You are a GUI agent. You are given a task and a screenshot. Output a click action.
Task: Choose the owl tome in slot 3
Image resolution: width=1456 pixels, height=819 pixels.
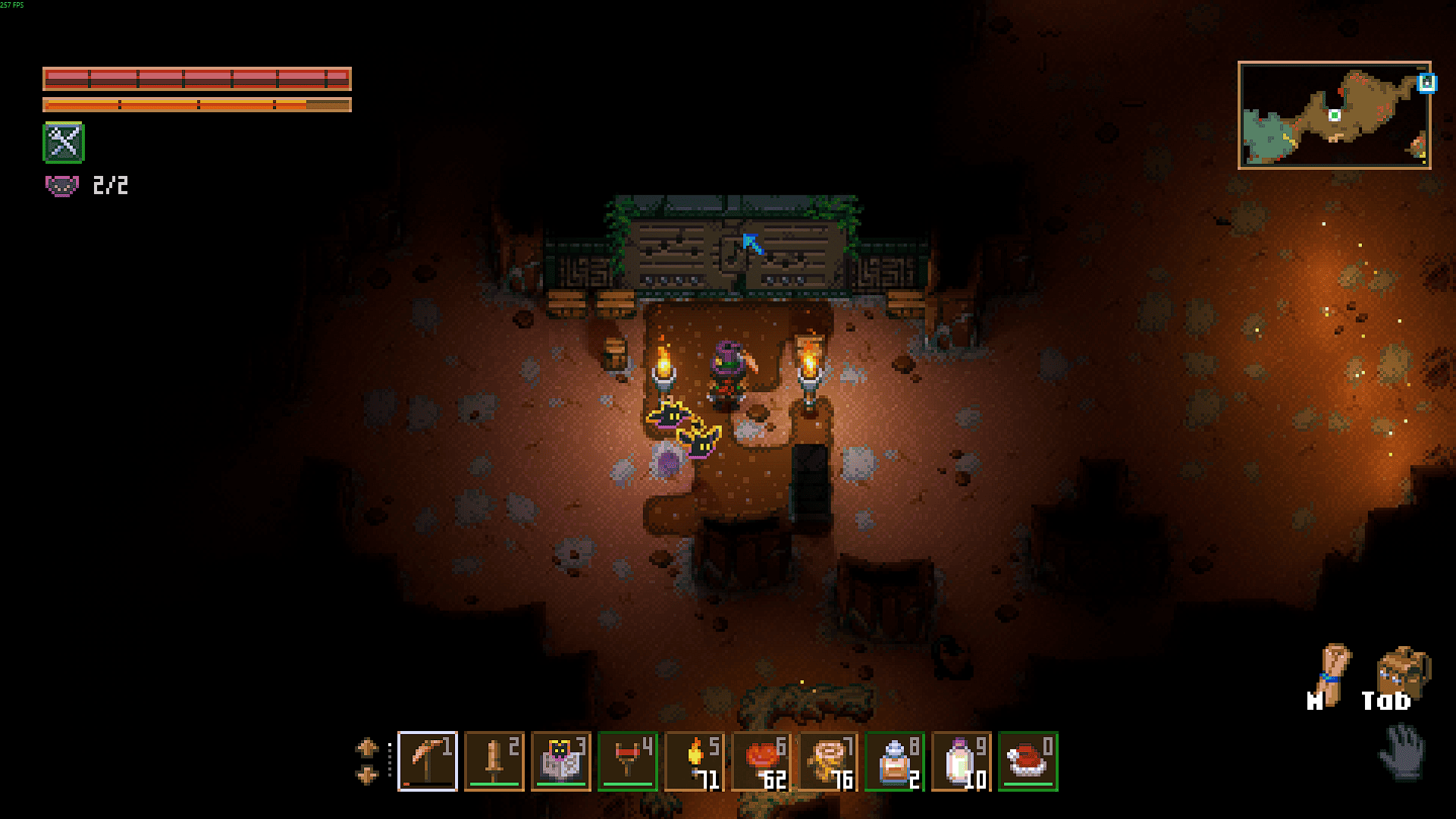(560, 761)
